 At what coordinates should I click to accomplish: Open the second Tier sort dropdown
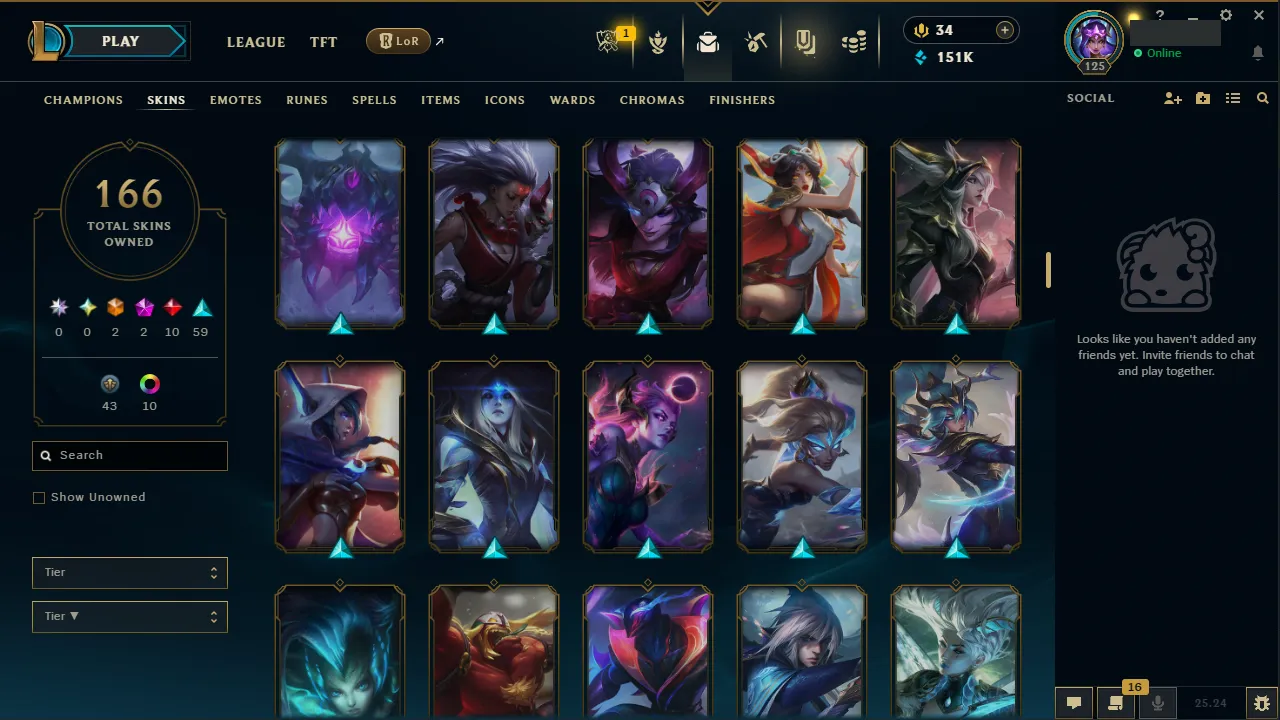(x=129, y=616)
